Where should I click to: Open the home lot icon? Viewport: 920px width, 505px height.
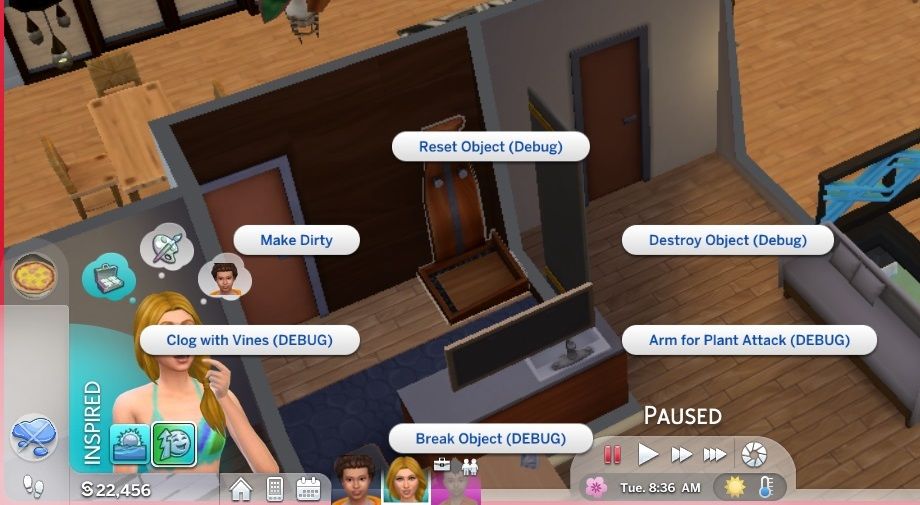(x=241, y=489)
